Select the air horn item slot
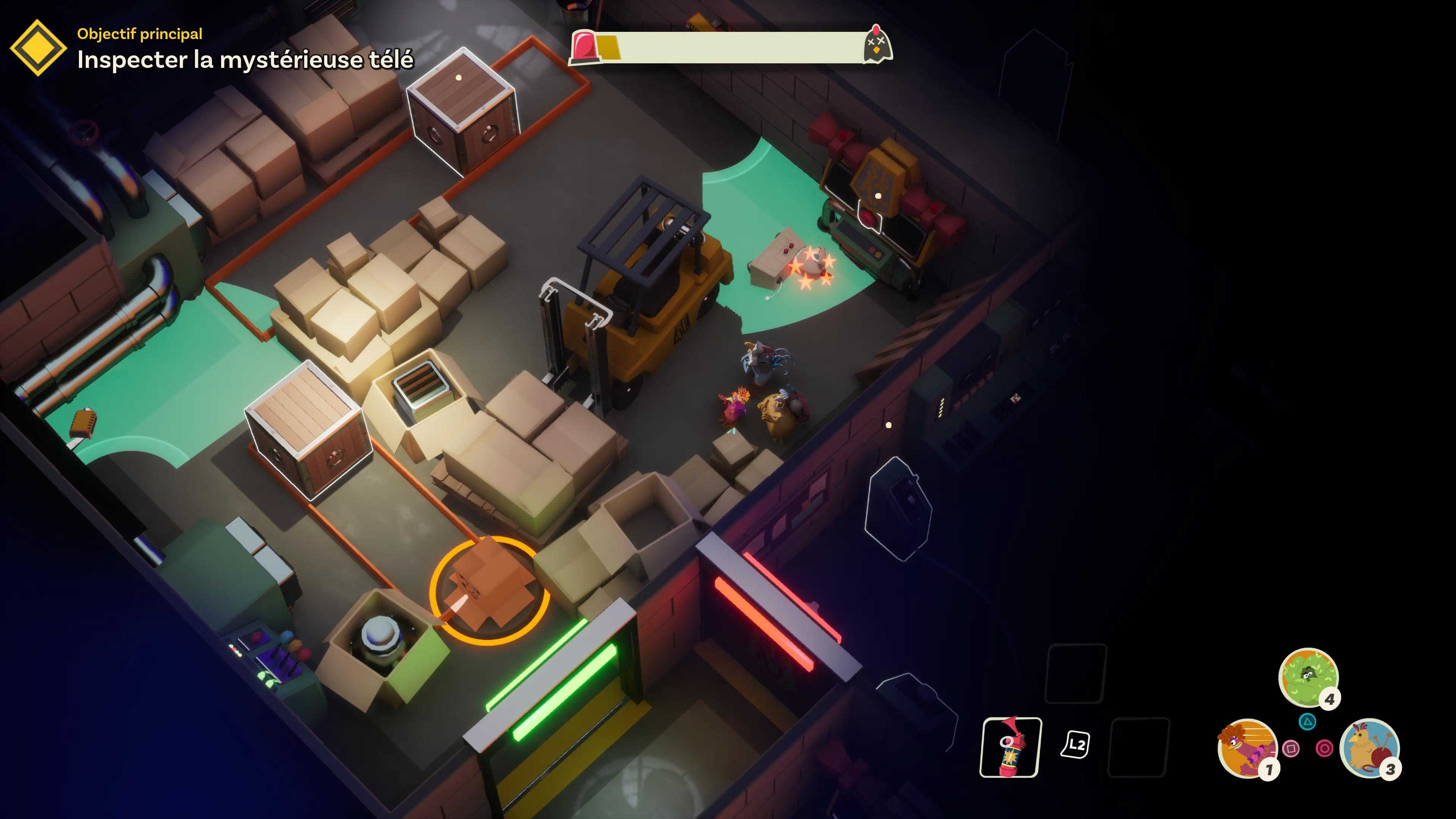 click(1010, 747)
